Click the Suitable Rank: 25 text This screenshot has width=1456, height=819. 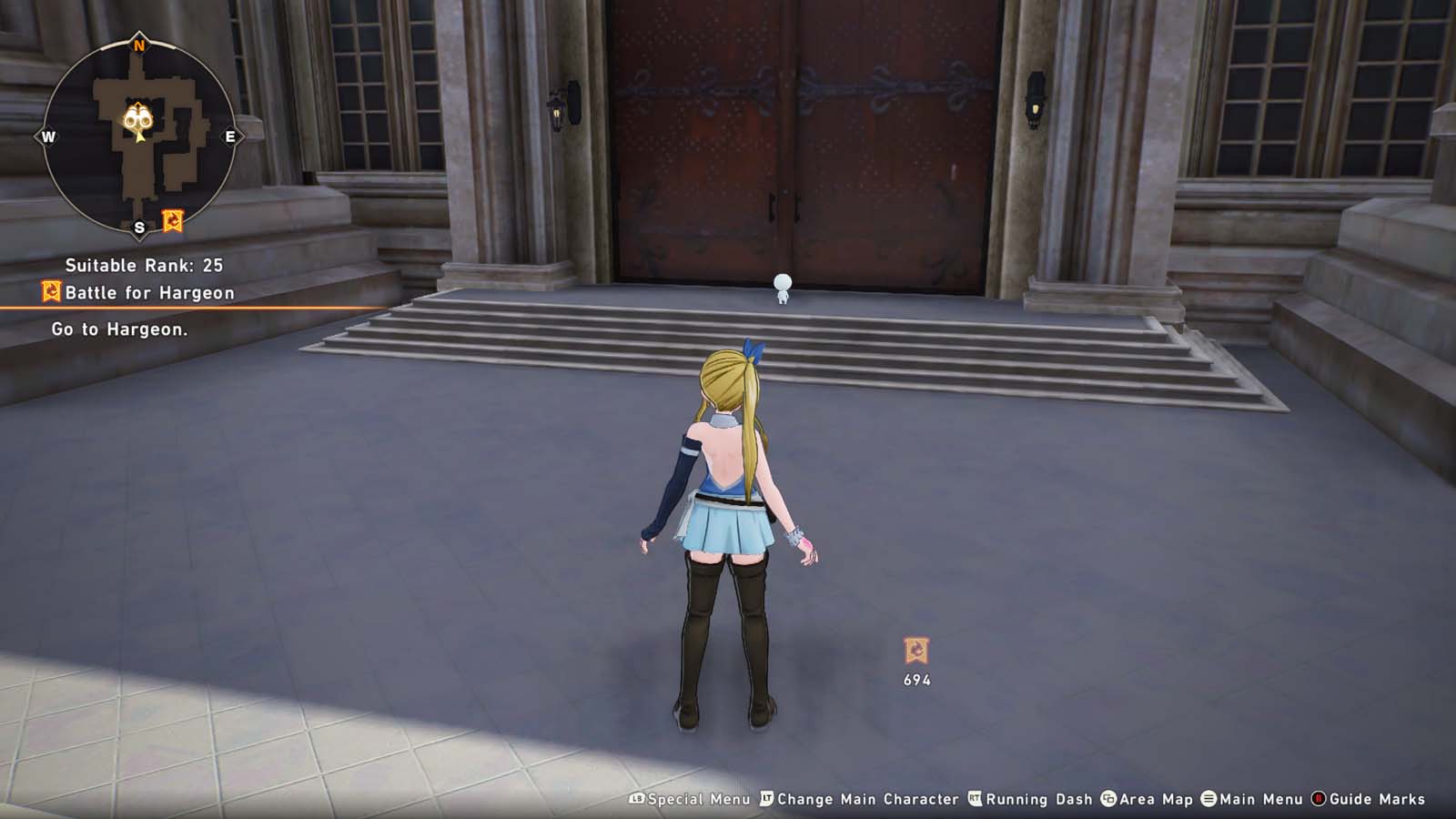pyautogui.click(x=146, y=267)
